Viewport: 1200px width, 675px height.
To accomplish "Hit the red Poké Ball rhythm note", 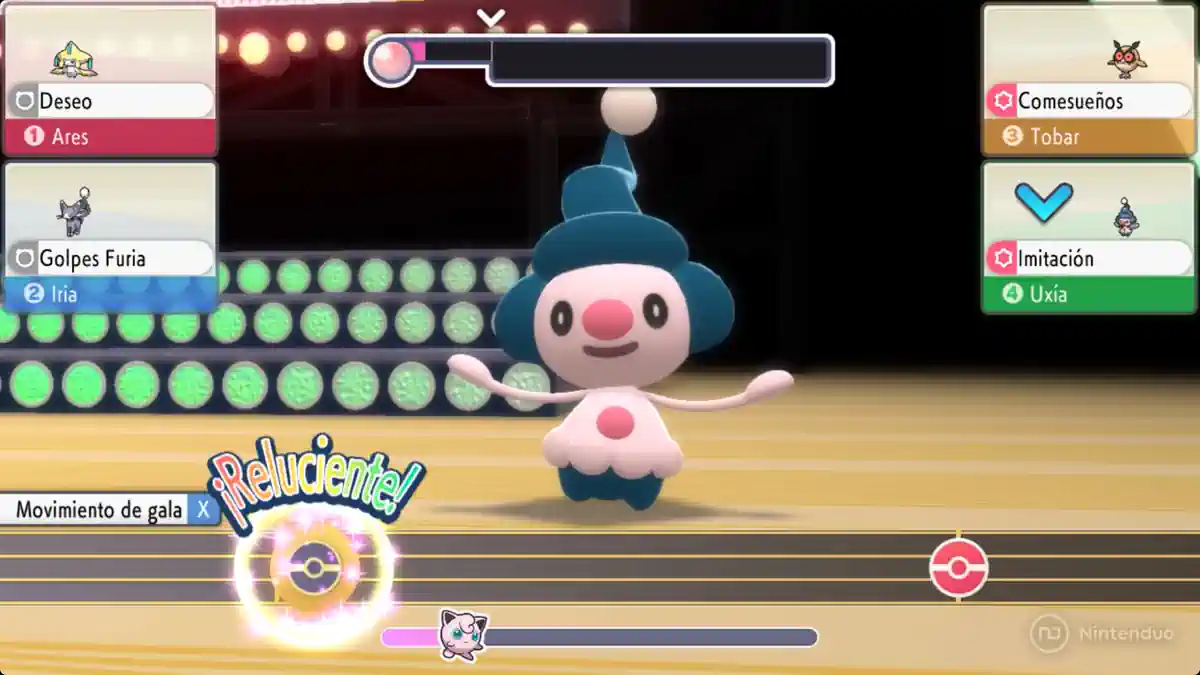I will 958,568.
